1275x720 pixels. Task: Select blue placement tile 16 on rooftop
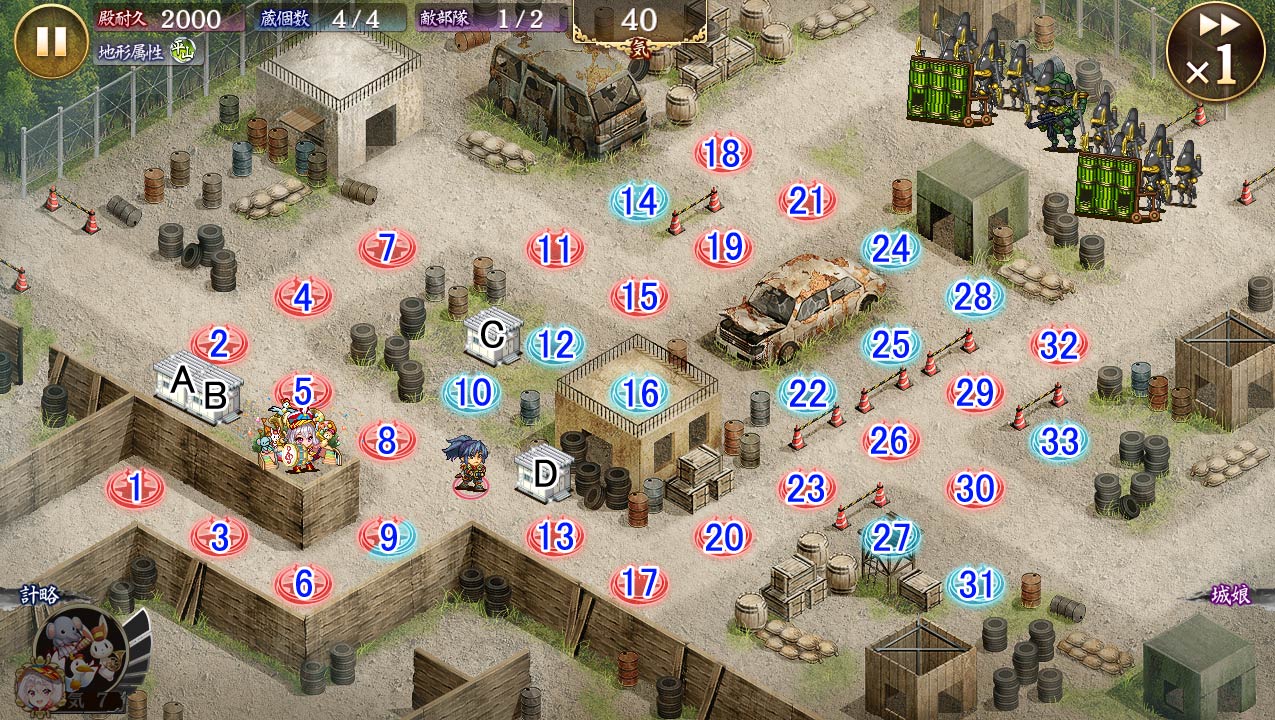pyautogui.click(x=639, y=393)
